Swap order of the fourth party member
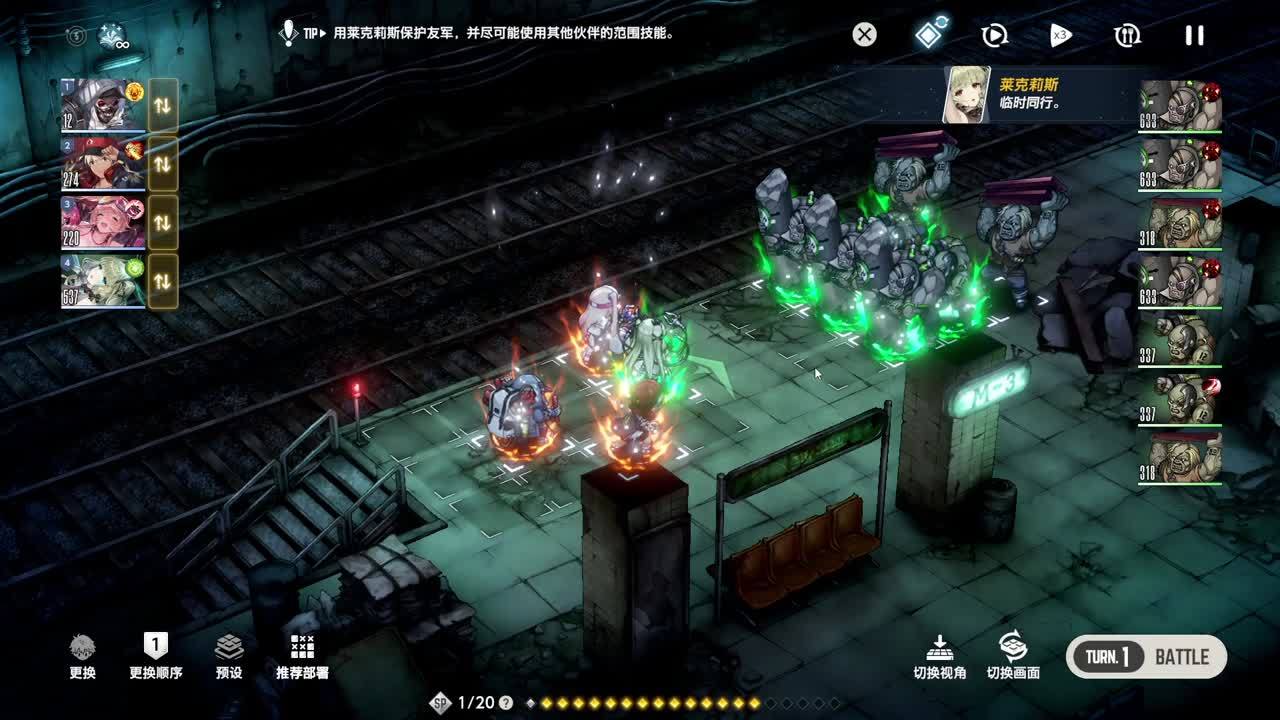This screenshot has width=1280, height=720. 163,280
